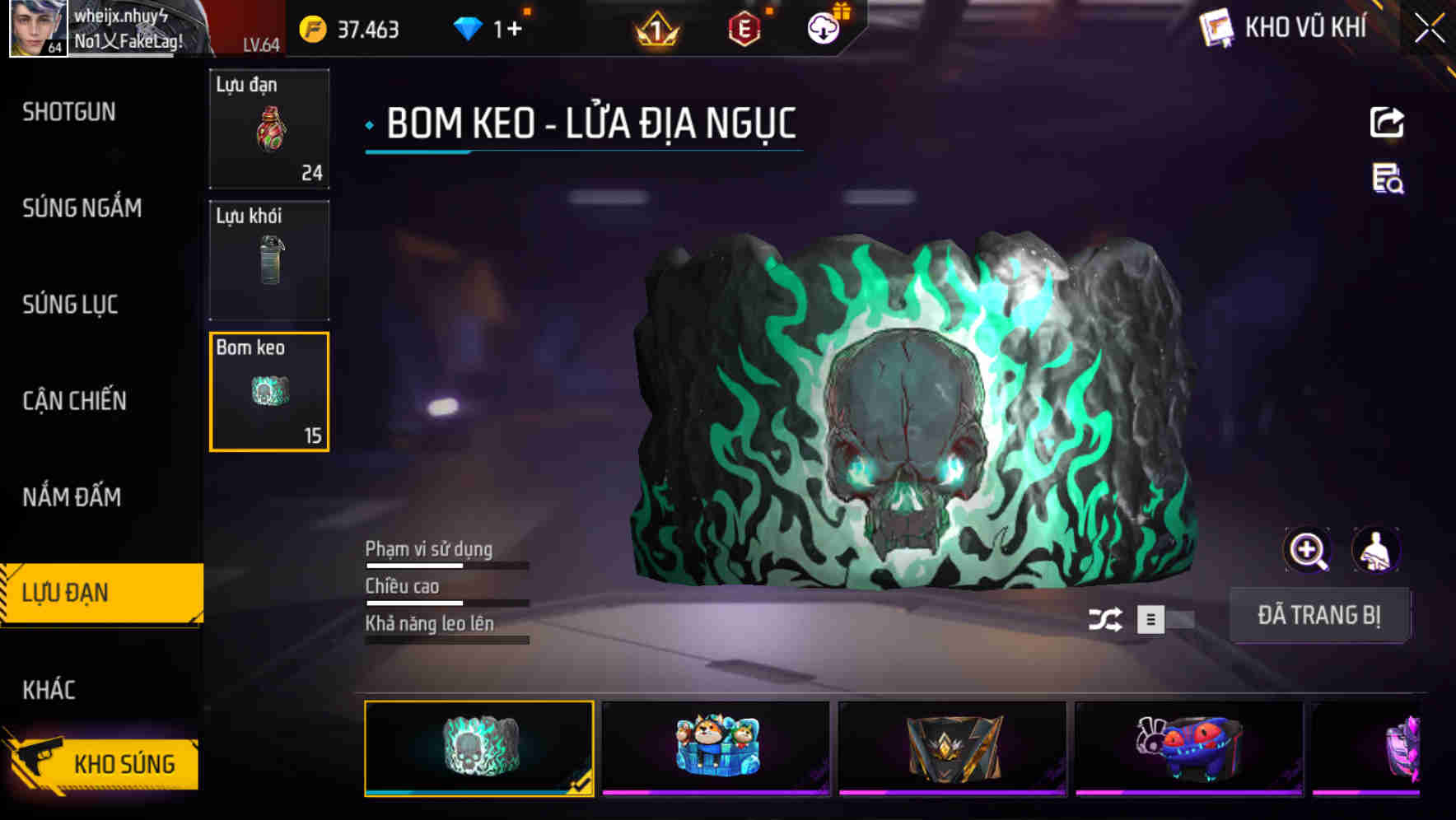
Task: Click the Phạm vi sử dụng stat bar
Action: [446, 565]
